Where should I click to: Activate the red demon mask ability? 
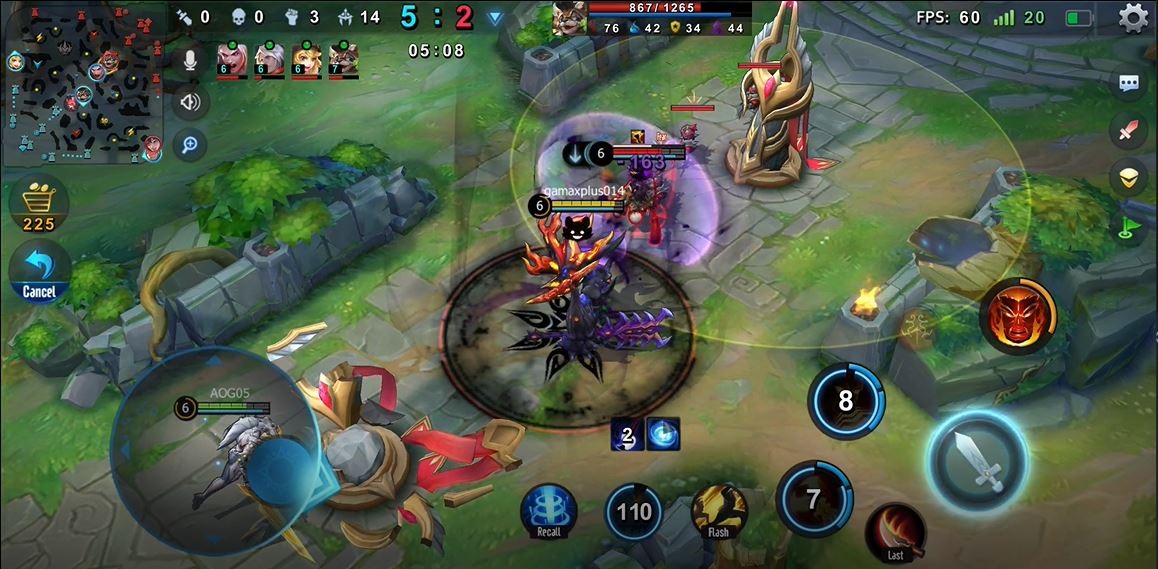(1017, 316)
